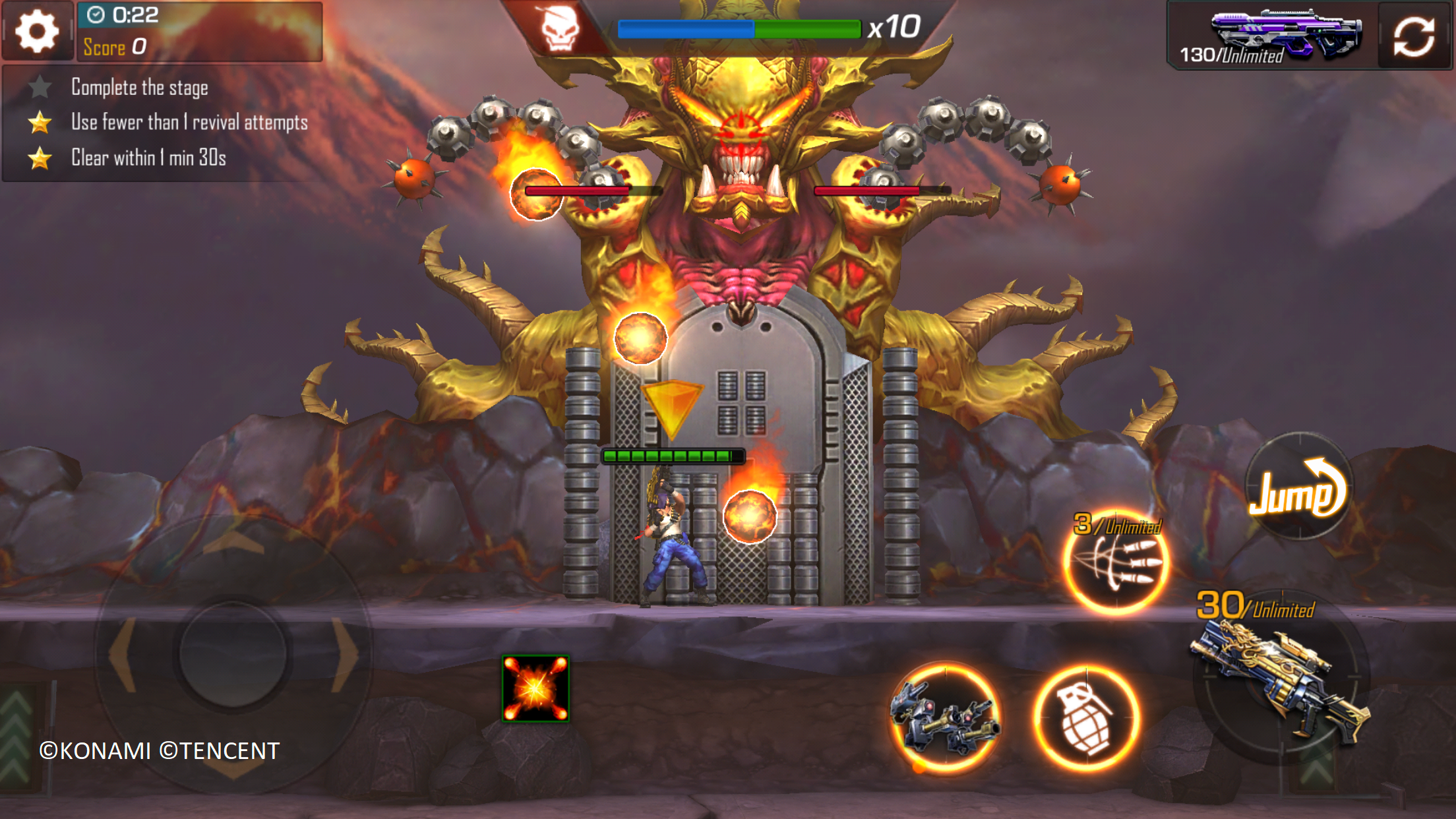
Task: Throw a grenade
Action: coord(1085,718)
